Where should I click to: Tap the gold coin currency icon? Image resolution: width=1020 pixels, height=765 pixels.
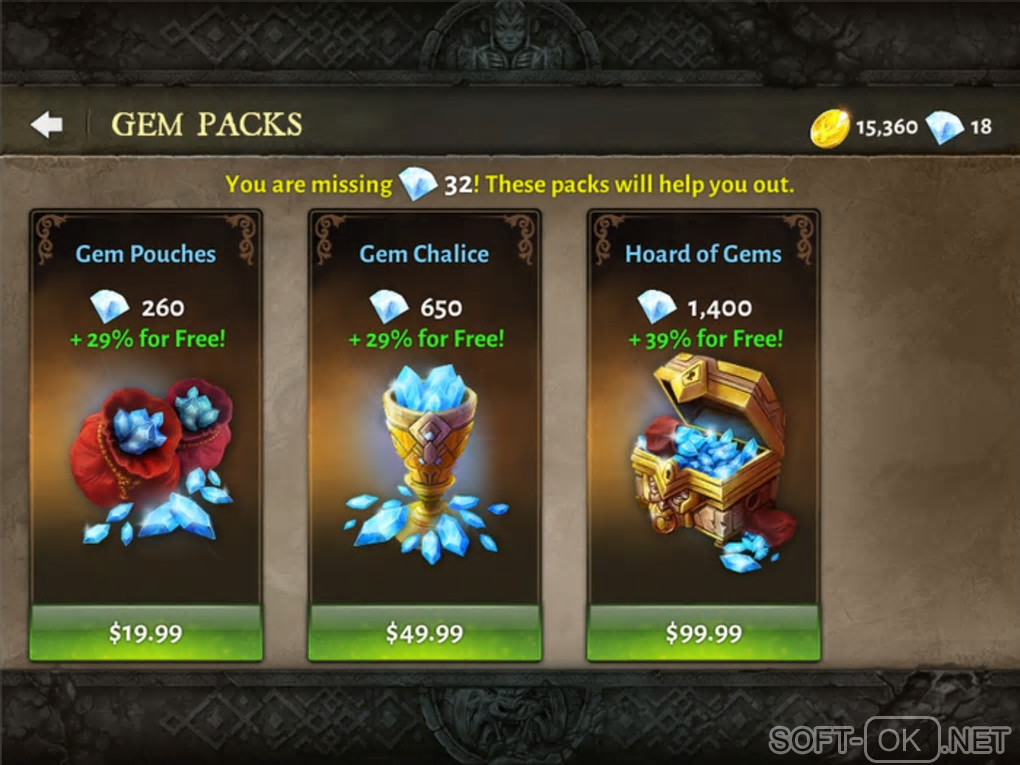click(829, 128)
